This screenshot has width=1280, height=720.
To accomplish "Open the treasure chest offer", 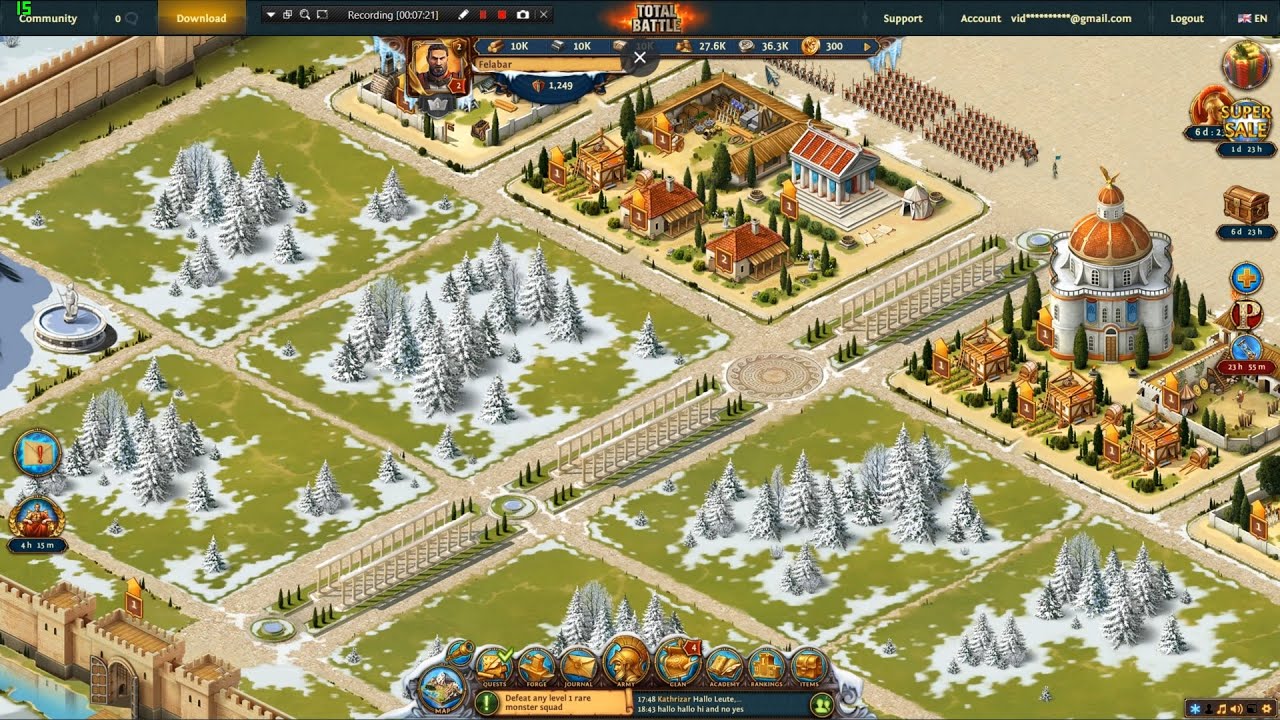I will click(x=1245, y=205).
